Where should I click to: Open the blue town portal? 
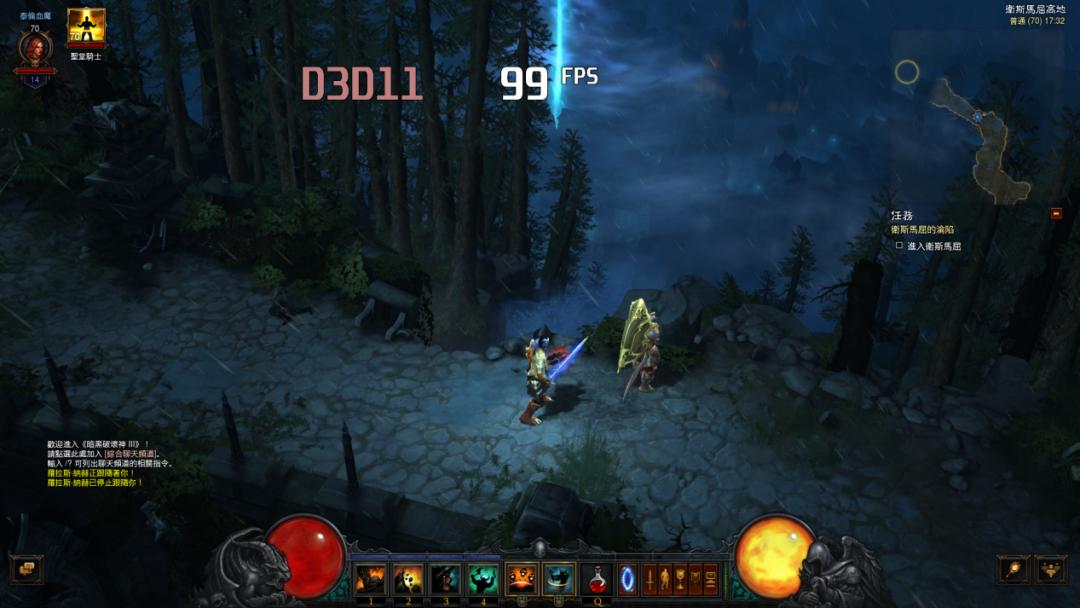pos(628,579)
